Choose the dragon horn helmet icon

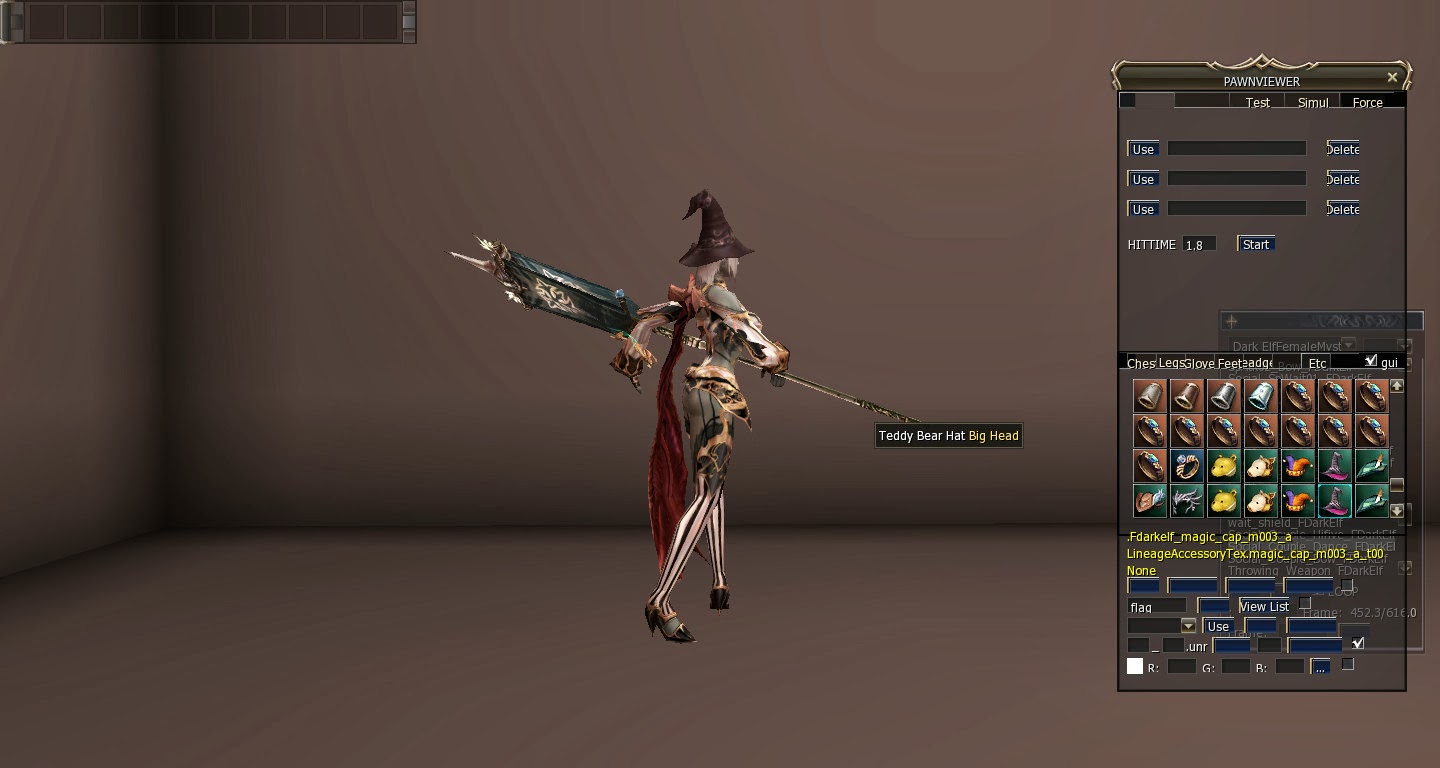click(1187, 499)
